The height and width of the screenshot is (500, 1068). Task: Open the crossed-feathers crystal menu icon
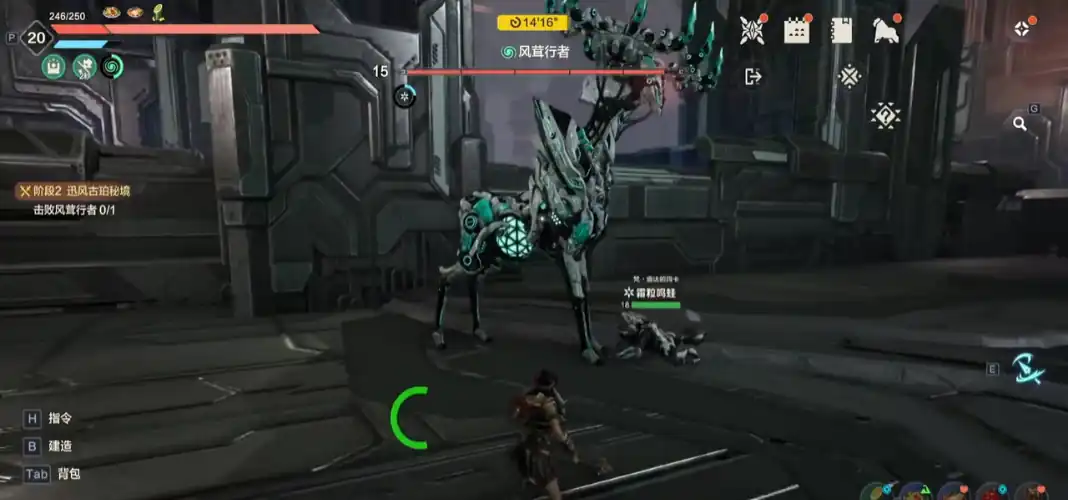[x=752, y=30]
